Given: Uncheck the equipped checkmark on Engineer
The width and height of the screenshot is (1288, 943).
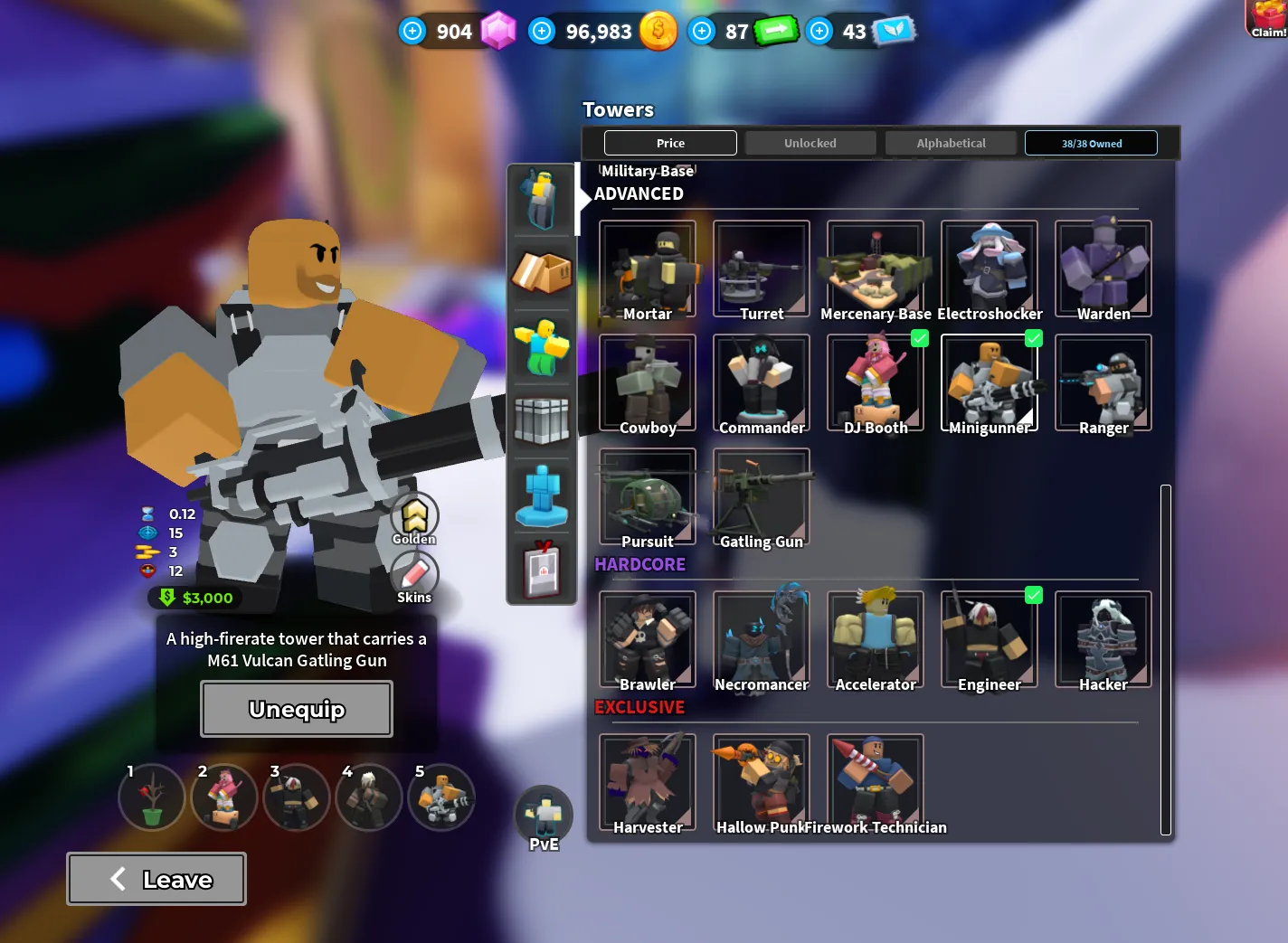Looking at the screenshot, I should point(1034,595).
